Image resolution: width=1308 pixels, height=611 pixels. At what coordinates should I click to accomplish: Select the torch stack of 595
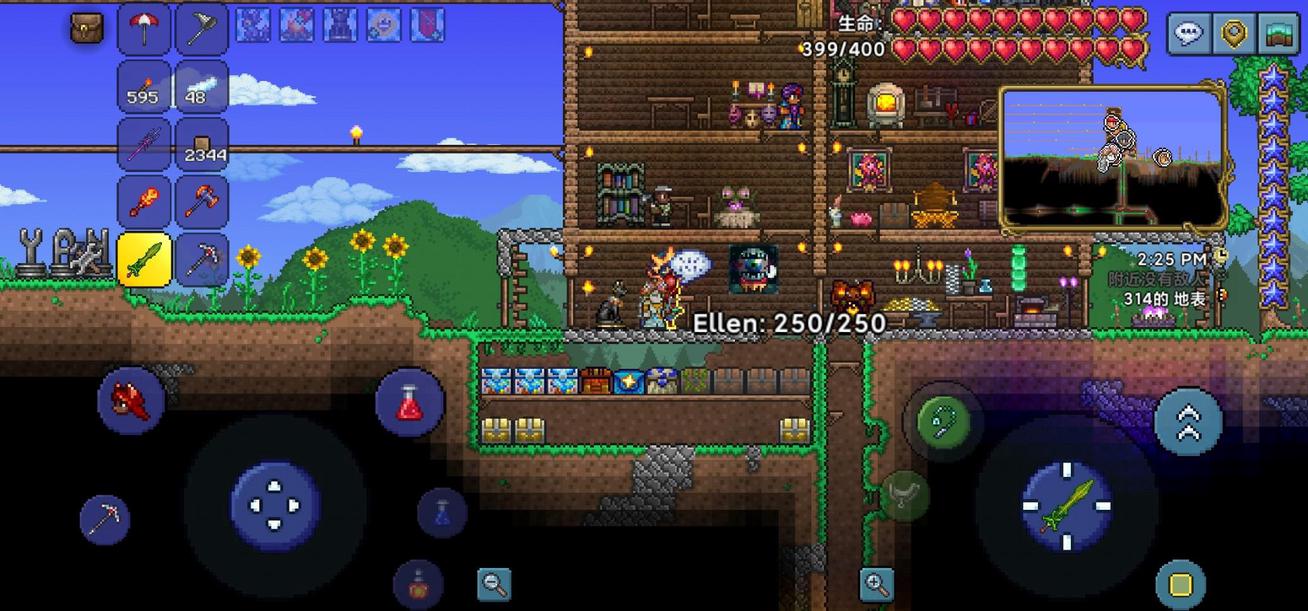tap(144, 86)
